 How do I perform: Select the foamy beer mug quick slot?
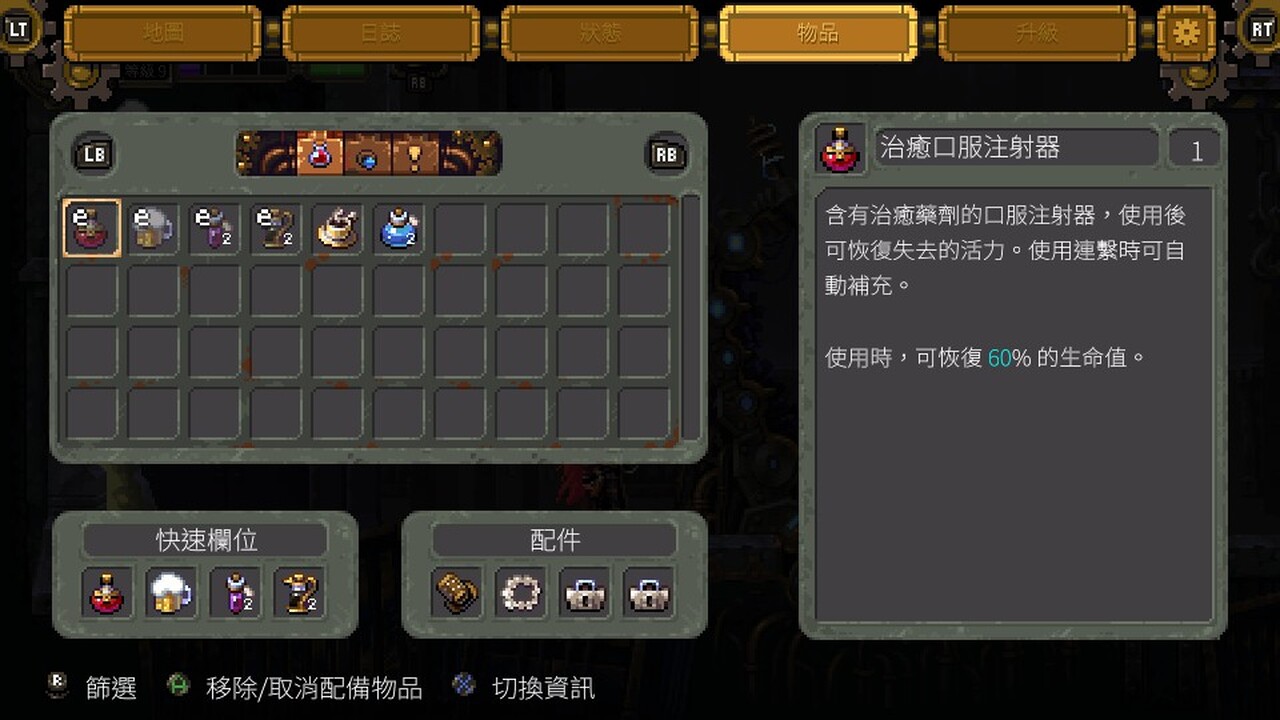(x=171, y=592)
